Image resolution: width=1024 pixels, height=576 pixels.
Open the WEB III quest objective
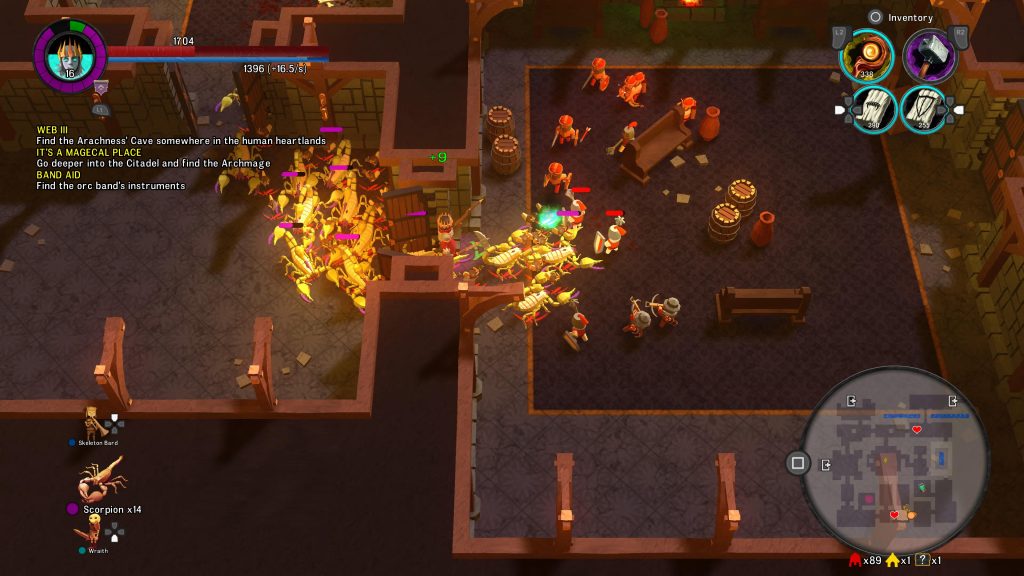pos(52,130)
